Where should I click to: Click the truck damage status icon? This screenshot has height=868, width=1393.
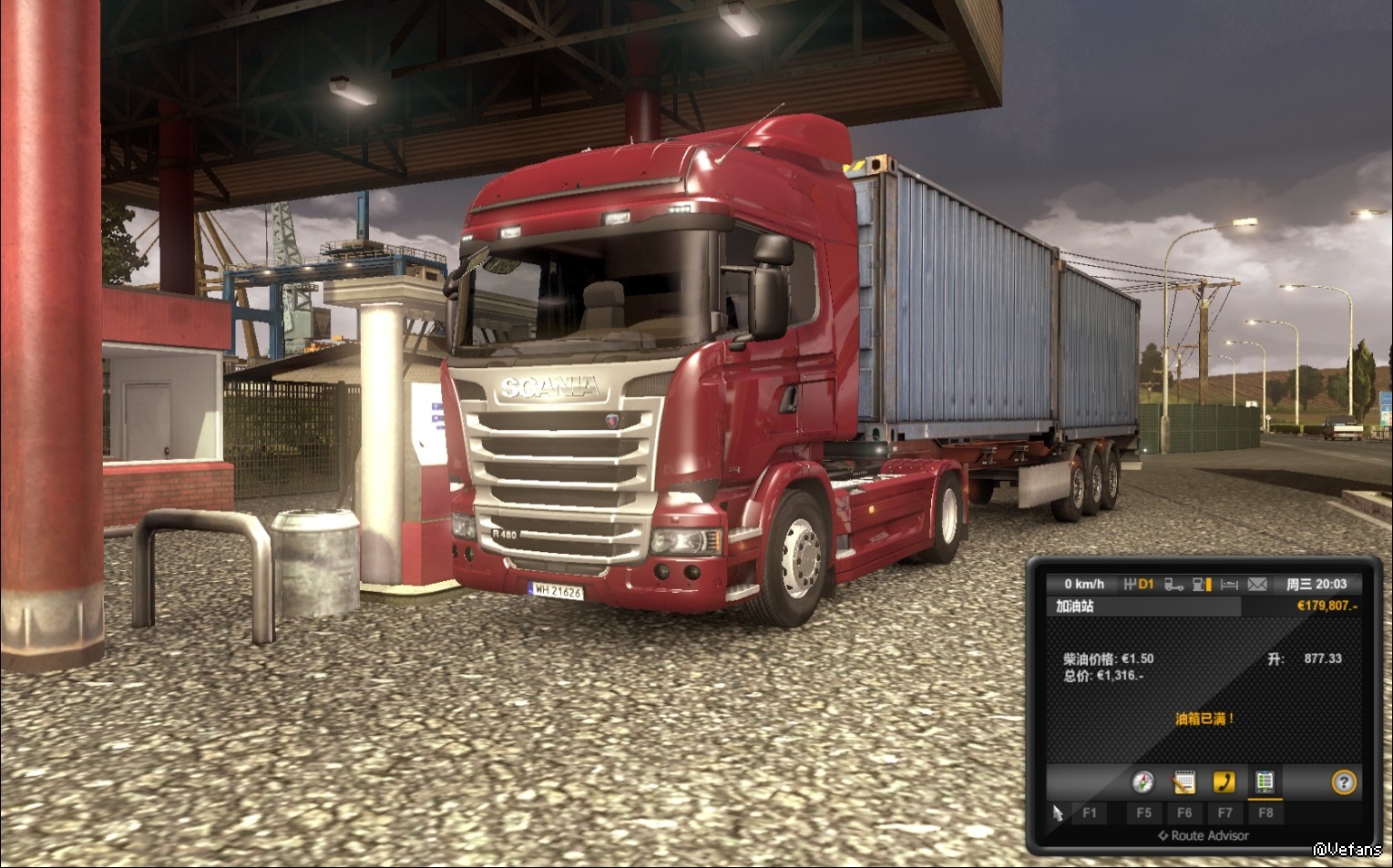coord(1174,584)
